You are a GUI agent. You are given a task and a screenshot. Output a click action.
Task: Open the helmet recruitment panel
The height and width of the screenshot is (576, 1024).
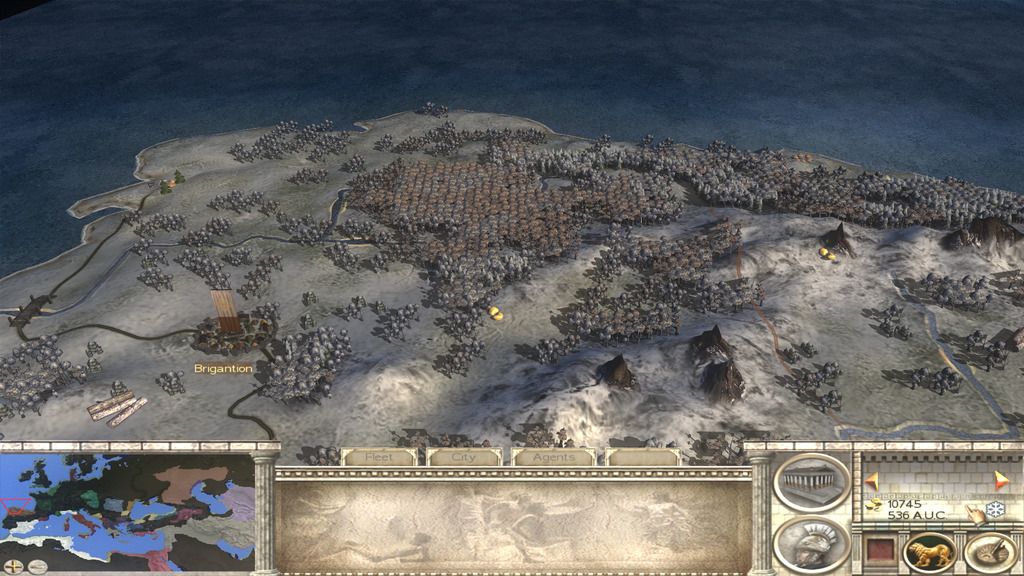point(812,544)
